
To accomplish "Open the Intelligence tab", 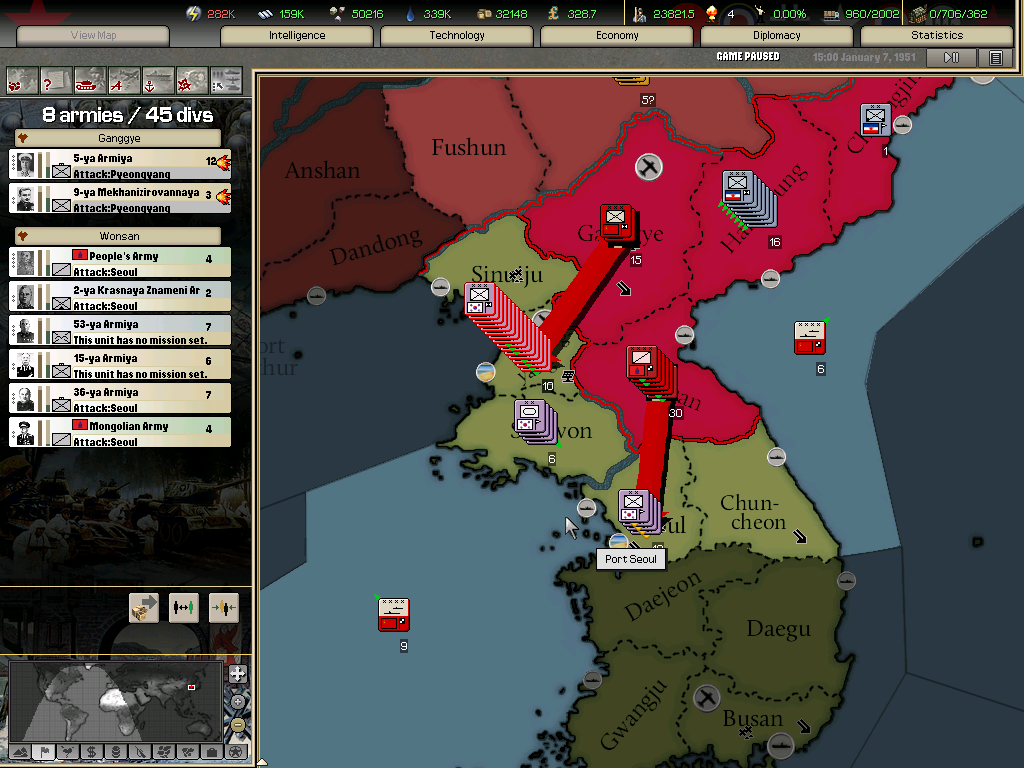I will [296, 35].
